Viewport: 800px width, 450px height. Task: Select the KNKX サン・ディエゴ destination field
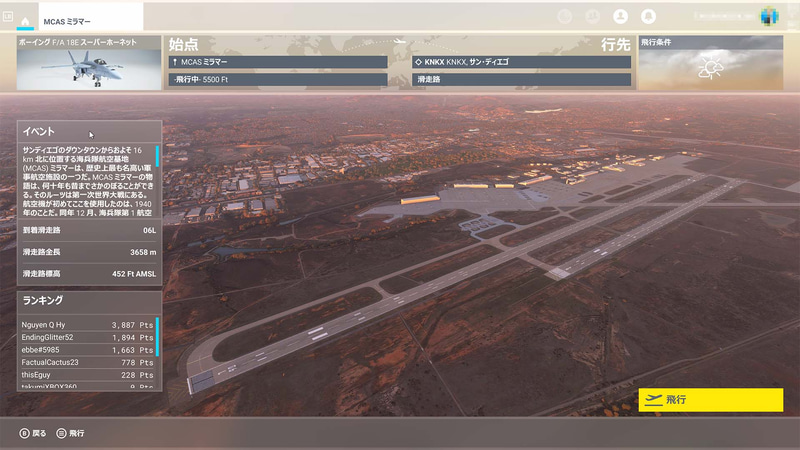coord(521,62)
